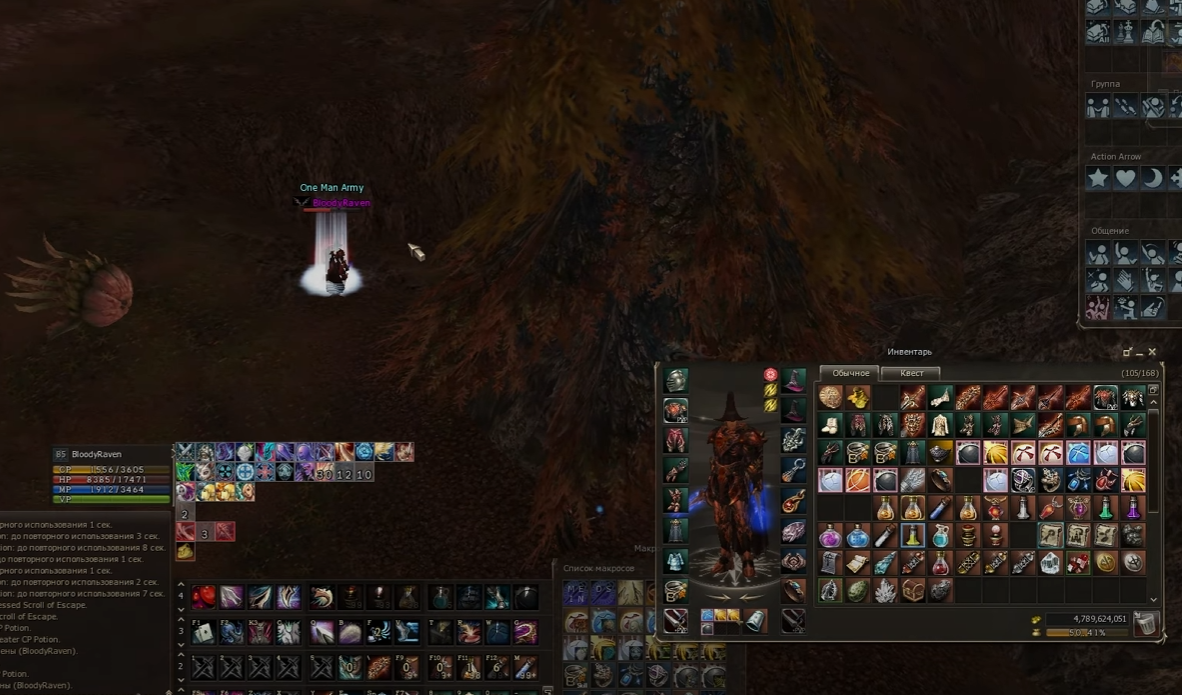
Task: Close the inventory window
Action: 1152,352
